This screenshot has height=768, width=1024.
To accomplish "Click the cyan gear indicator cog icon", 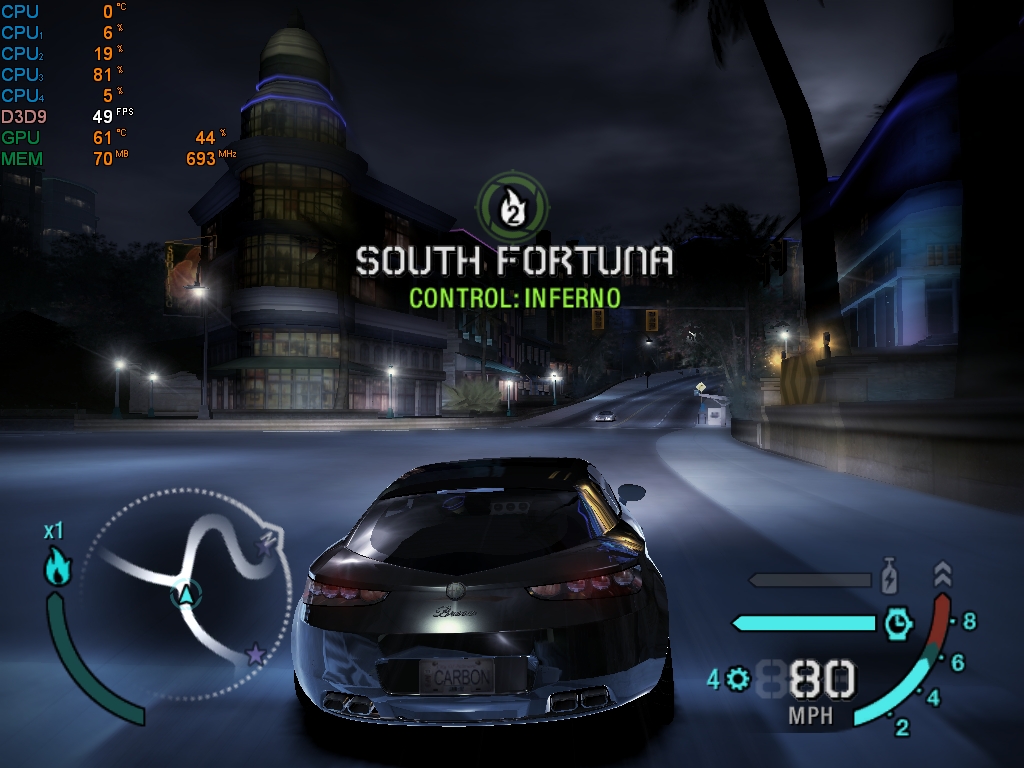I will 739,680.
